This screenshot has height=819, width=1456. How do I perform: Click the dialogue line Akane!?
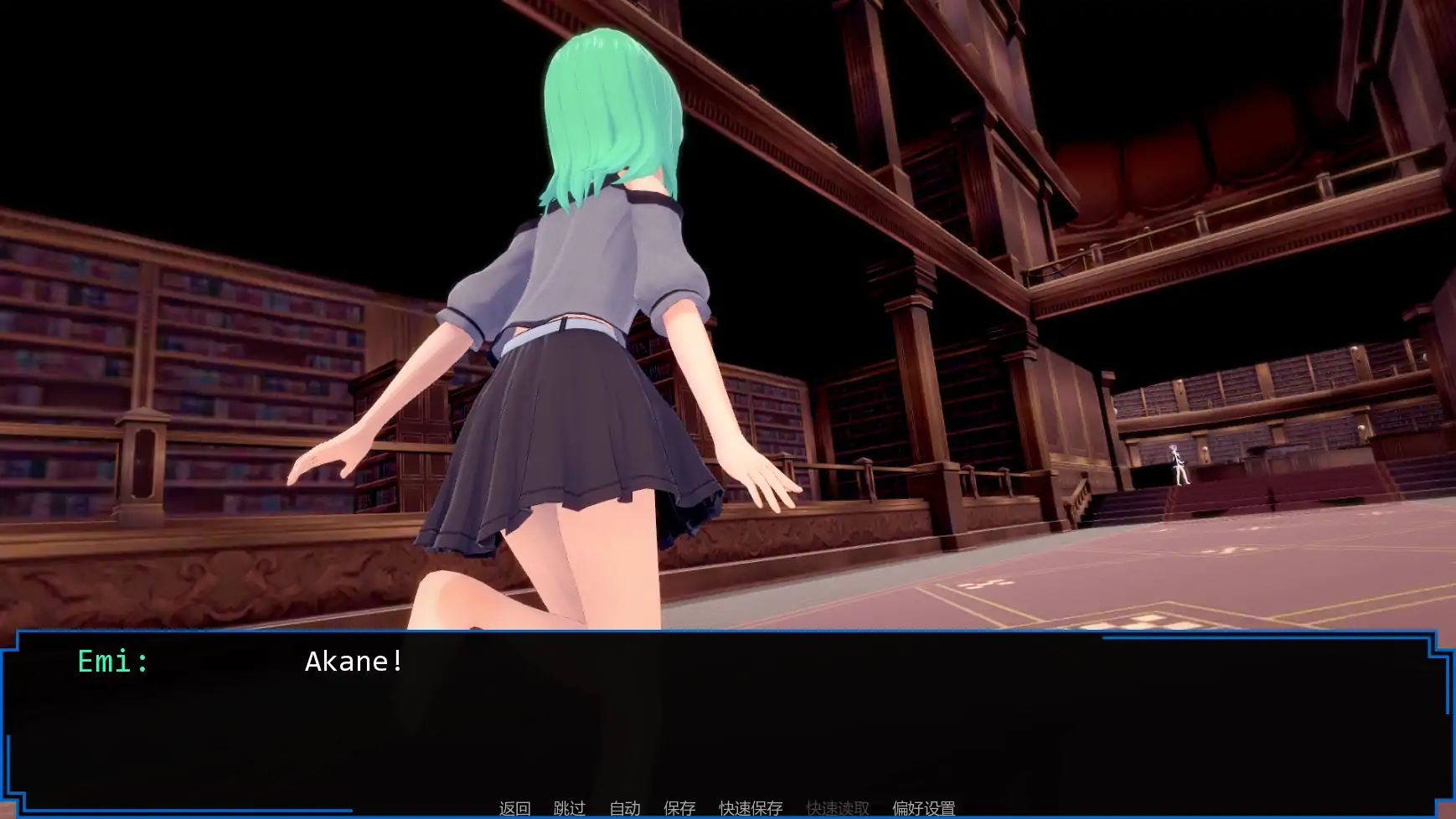pos(353,662)
